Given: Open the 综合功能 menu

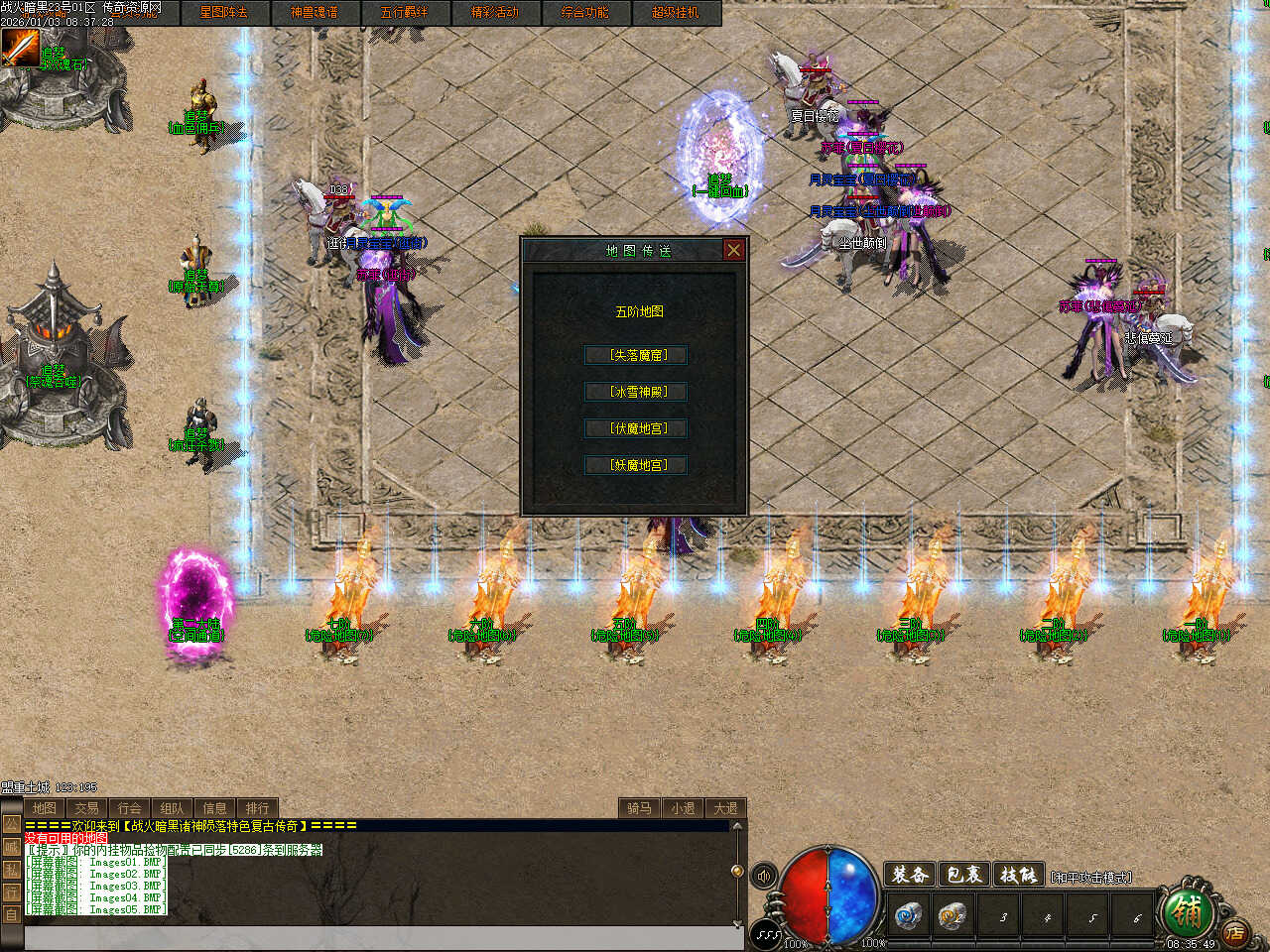Looking at the screenshot, I should [584, 13].
